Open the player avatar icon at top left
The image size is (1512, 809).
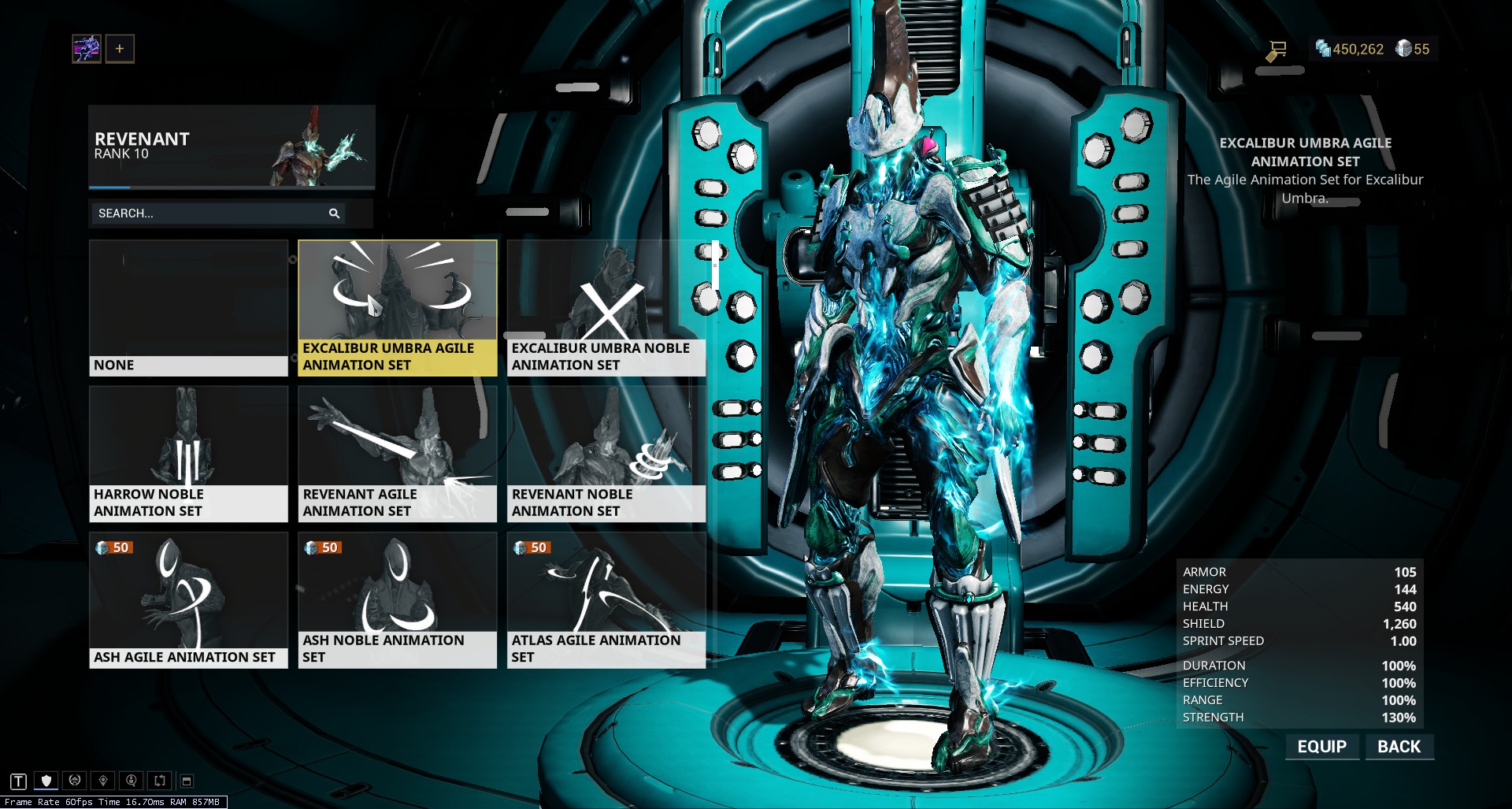point(87,49)
